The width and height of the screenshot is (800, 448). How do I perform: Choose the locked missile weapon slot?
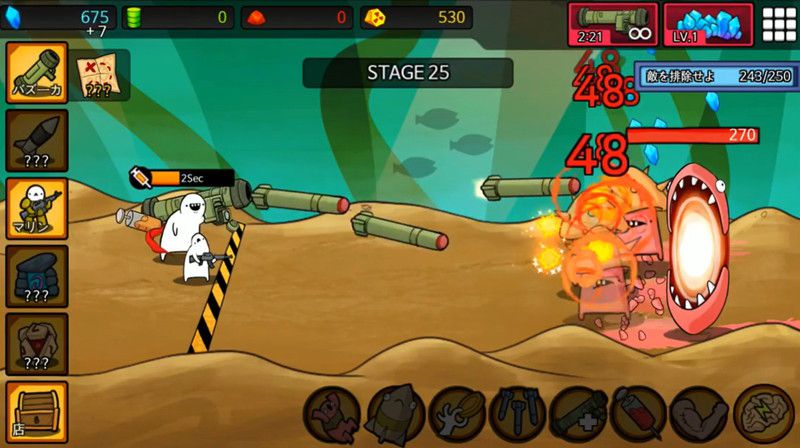pyautogui.click(x=37, y=140)
